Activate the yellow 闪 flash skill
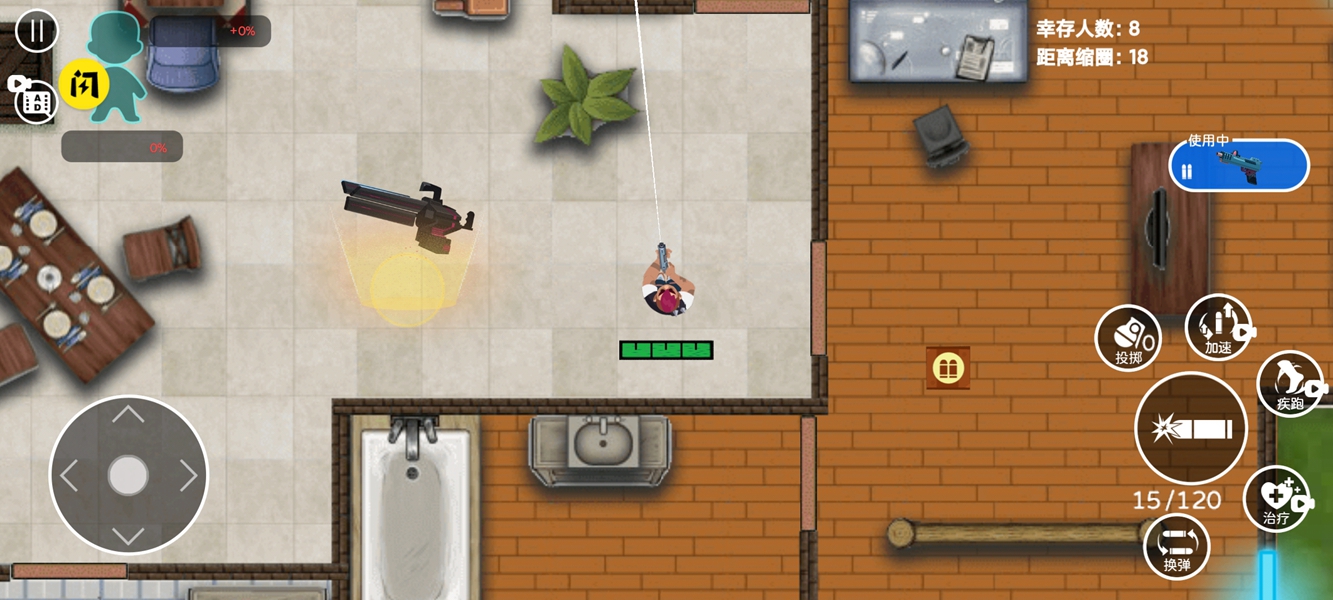This screenshot has height=600, width=1333. pyautogui.click(x=84, y=85)
